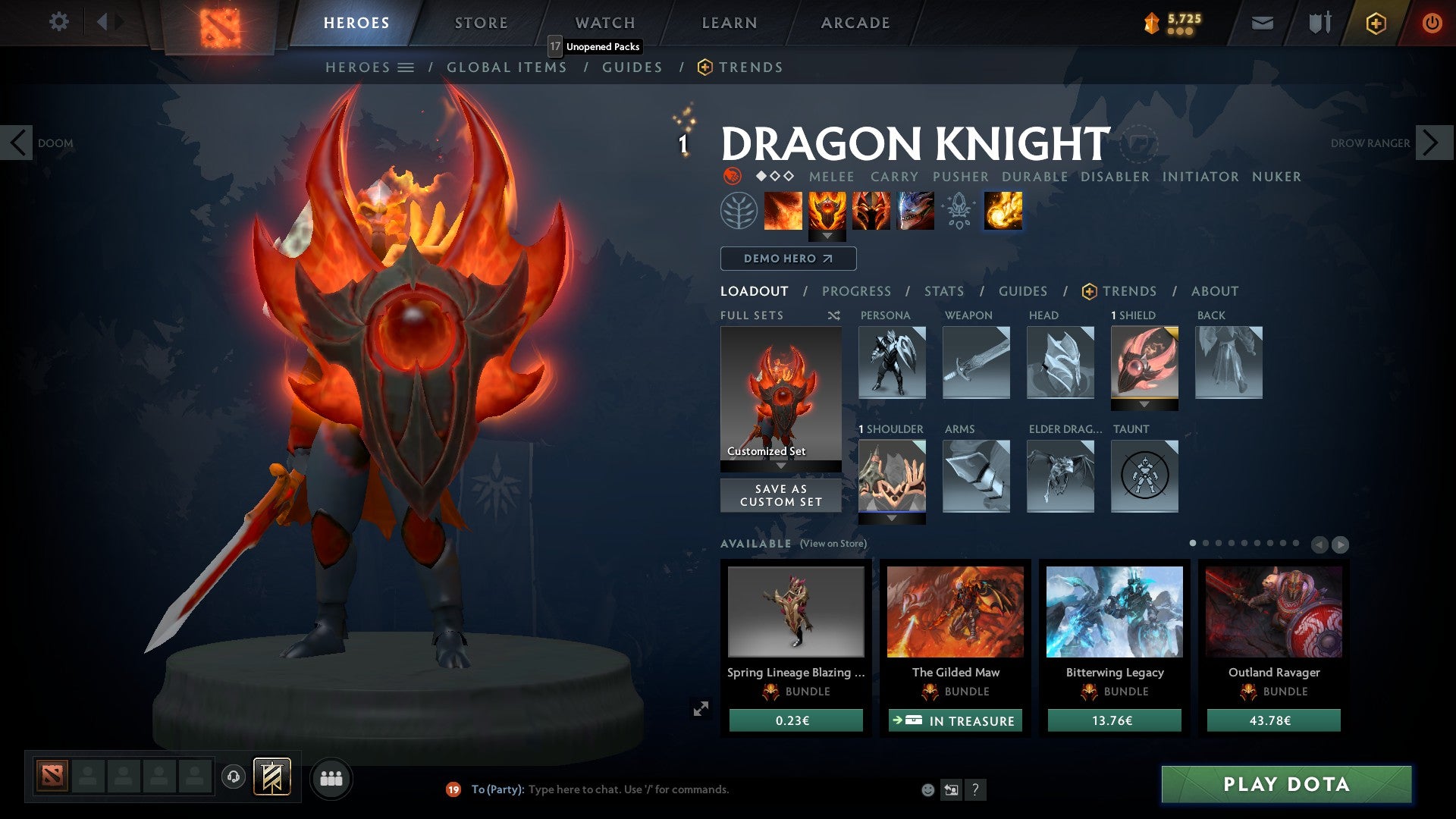Open The Gilded Maw bundle thumbnail

coord(955,613)
